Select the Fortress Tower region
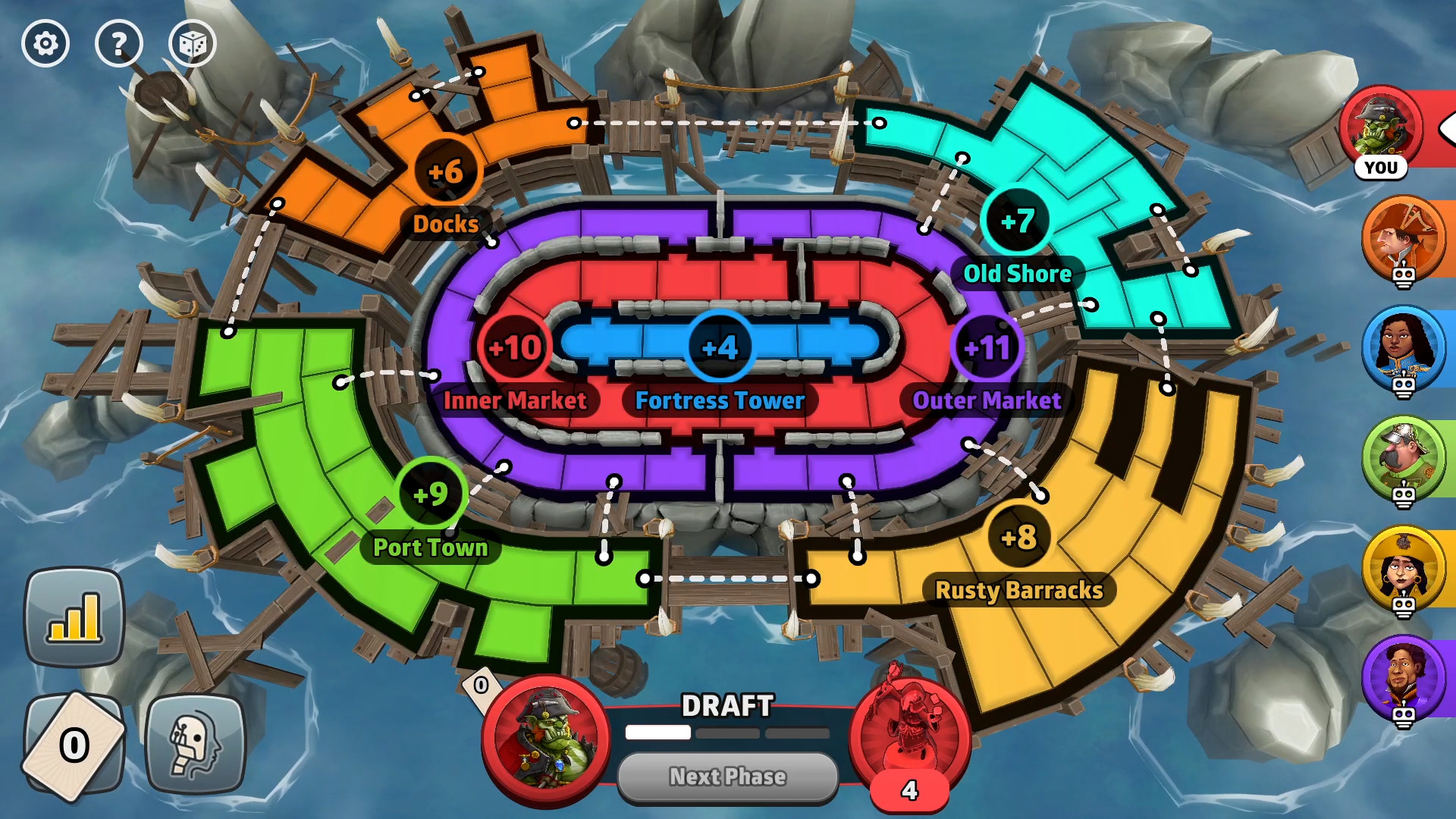This screenshot has height=819, width=1456. click(x=719, y=347)
